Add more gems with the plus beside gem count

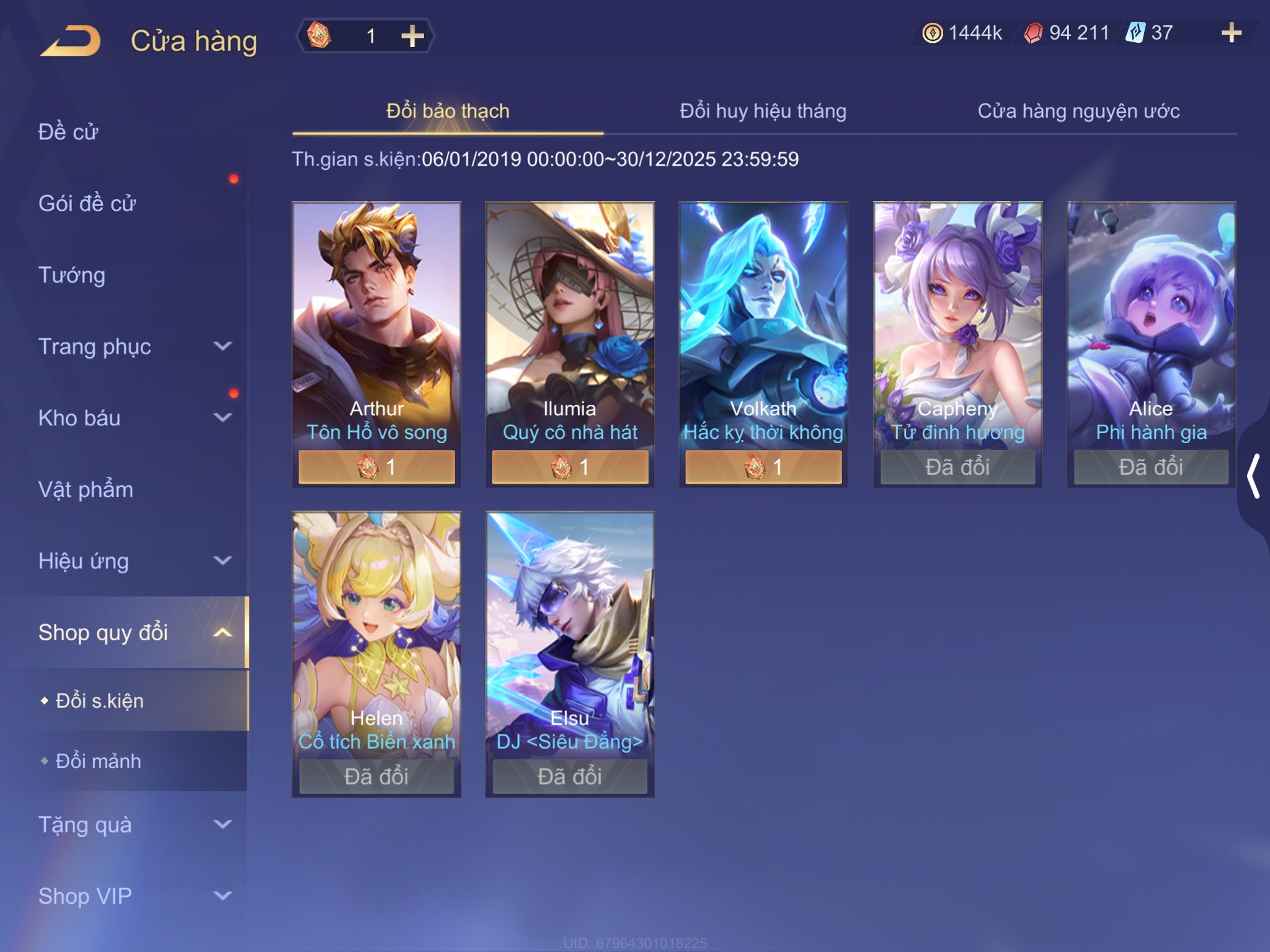point(412,36)
